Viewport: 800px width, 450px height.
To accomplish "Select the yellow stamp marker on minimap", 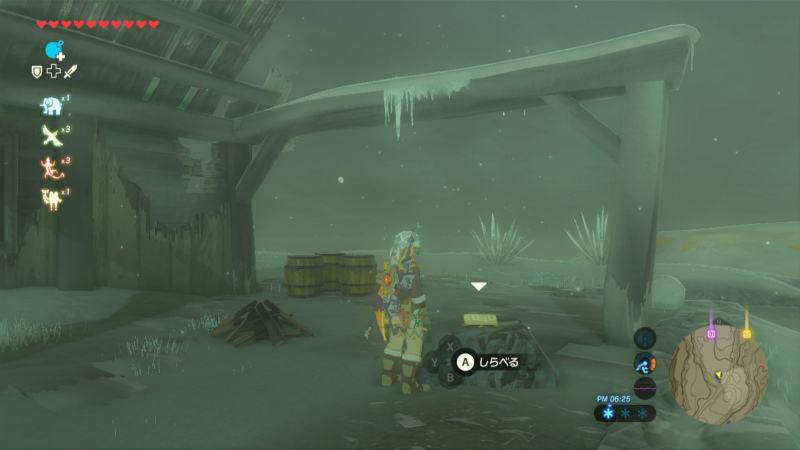I will 746,333.
